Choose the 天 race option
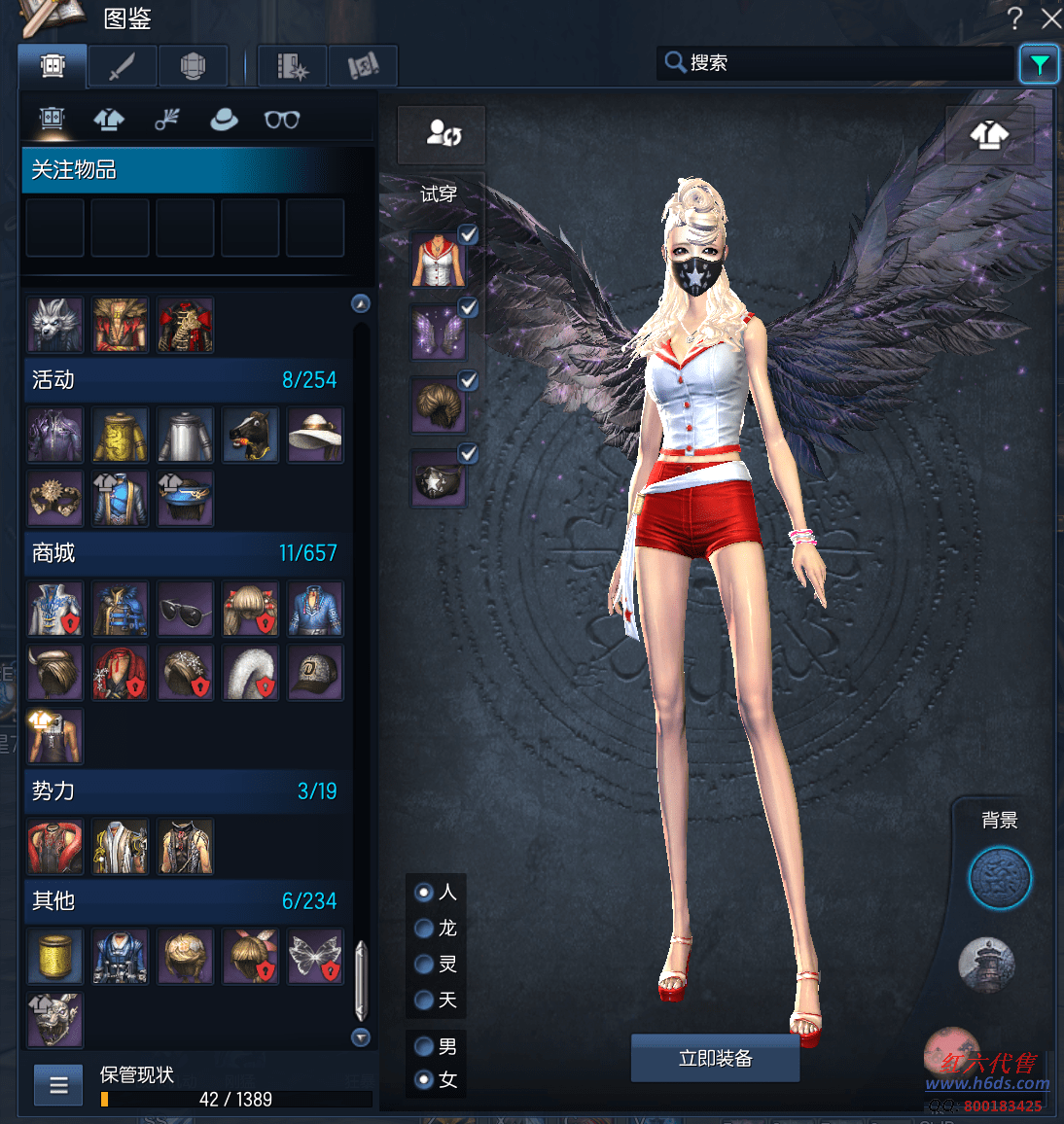The height and width of the screenshot is (1124, 1064). pos(424,1000)
